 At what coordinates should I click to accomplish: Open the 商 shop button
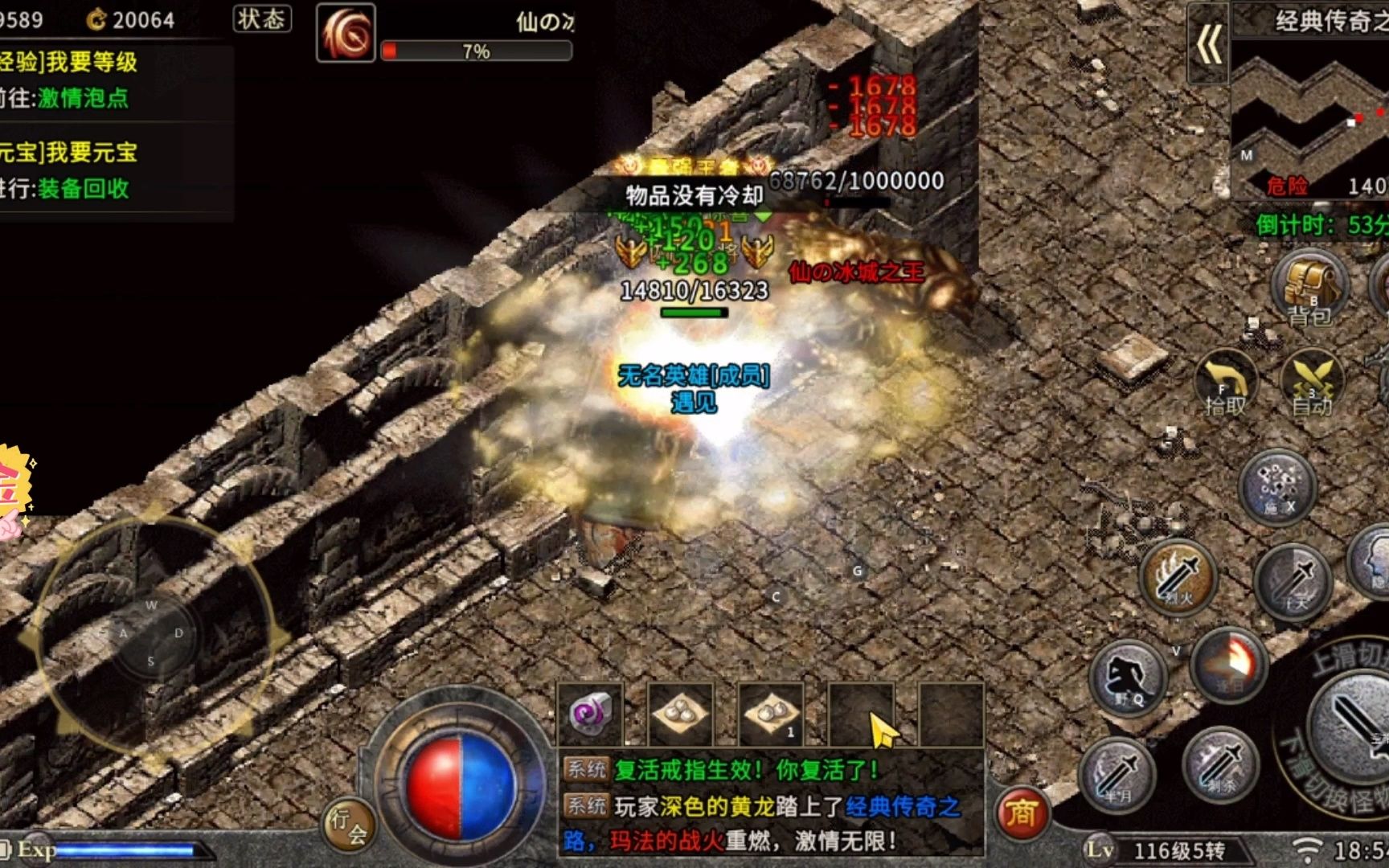[x=1022, y=813]
